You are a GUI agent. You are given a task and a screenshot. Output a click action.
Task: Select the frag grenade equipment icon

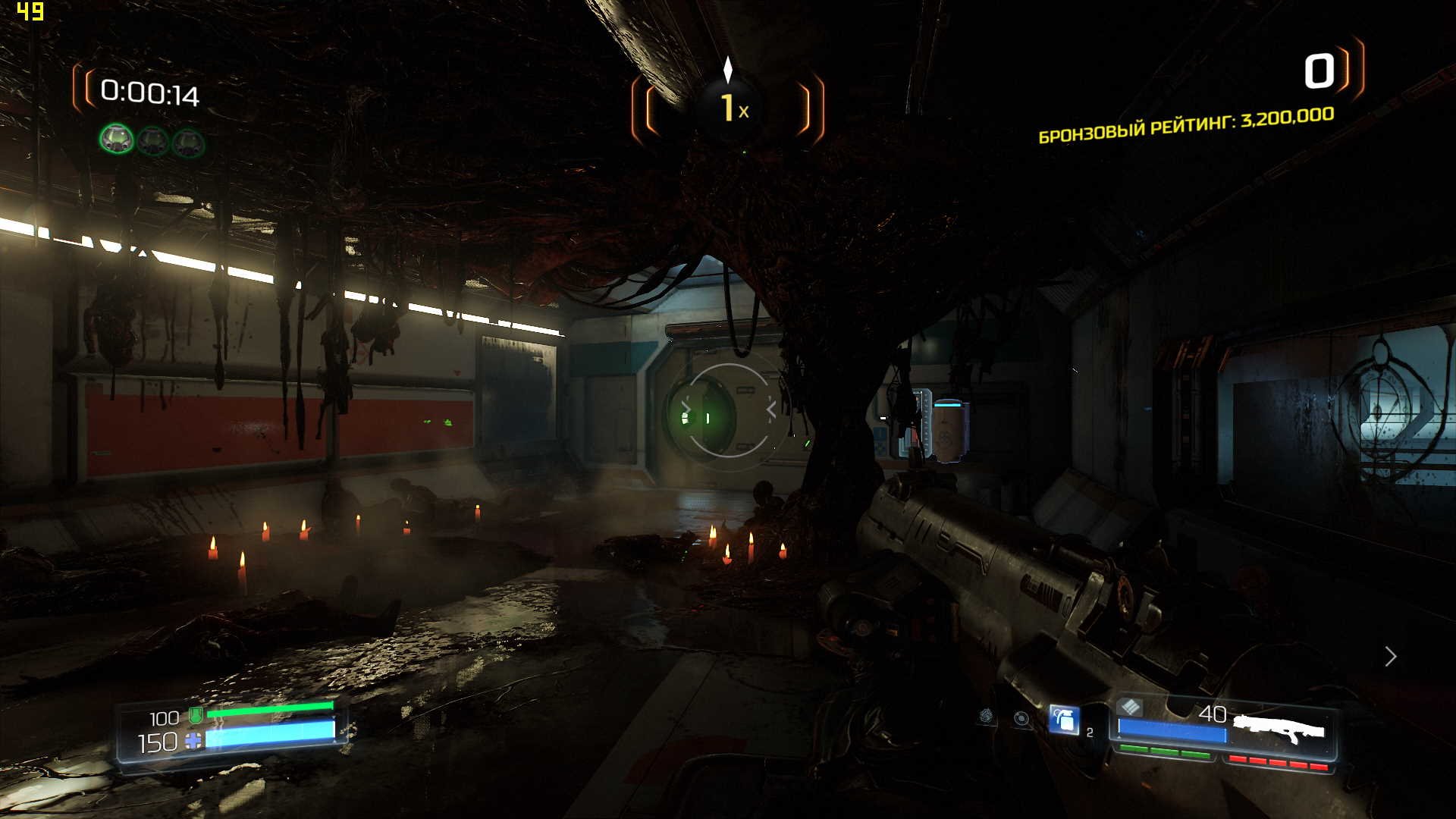coord(1064,719)
